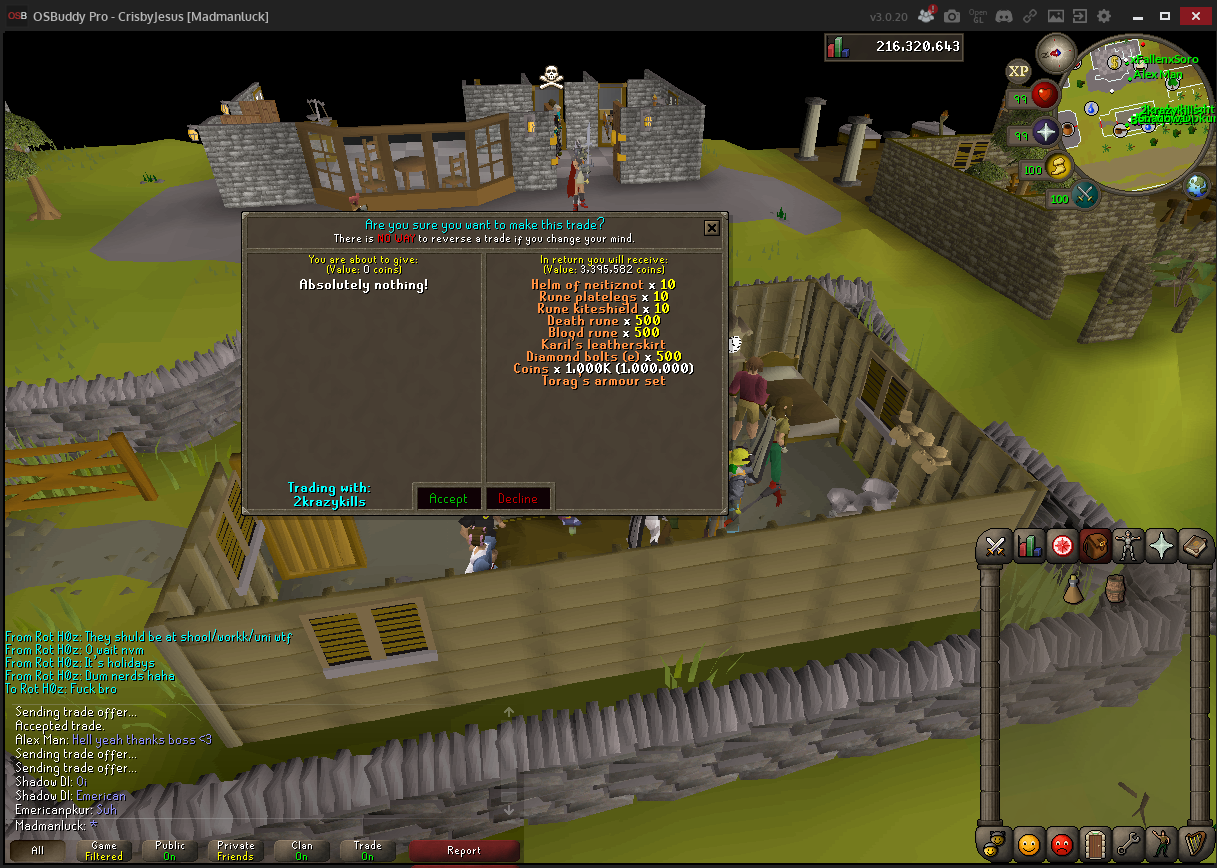
Task: Decline the trade offer
Action: pos(518,498)
